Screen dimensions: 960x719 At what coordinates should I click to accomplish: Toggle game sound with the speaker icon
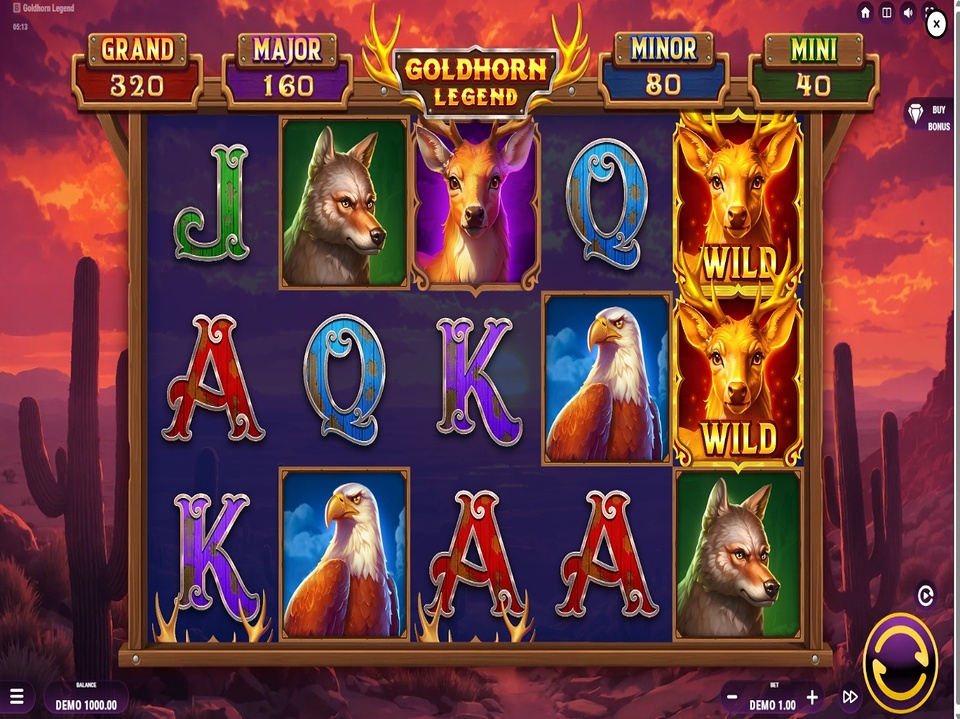click(x=909, y=12)
